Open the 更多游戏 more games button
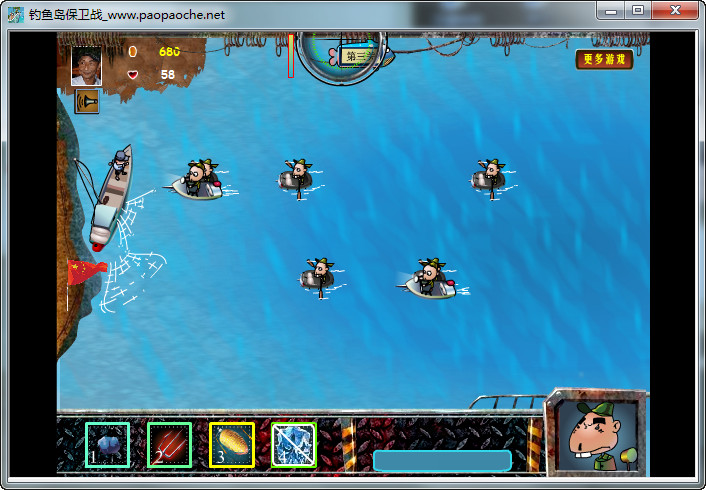Screen dimensions: 706x490 point(606,59)
